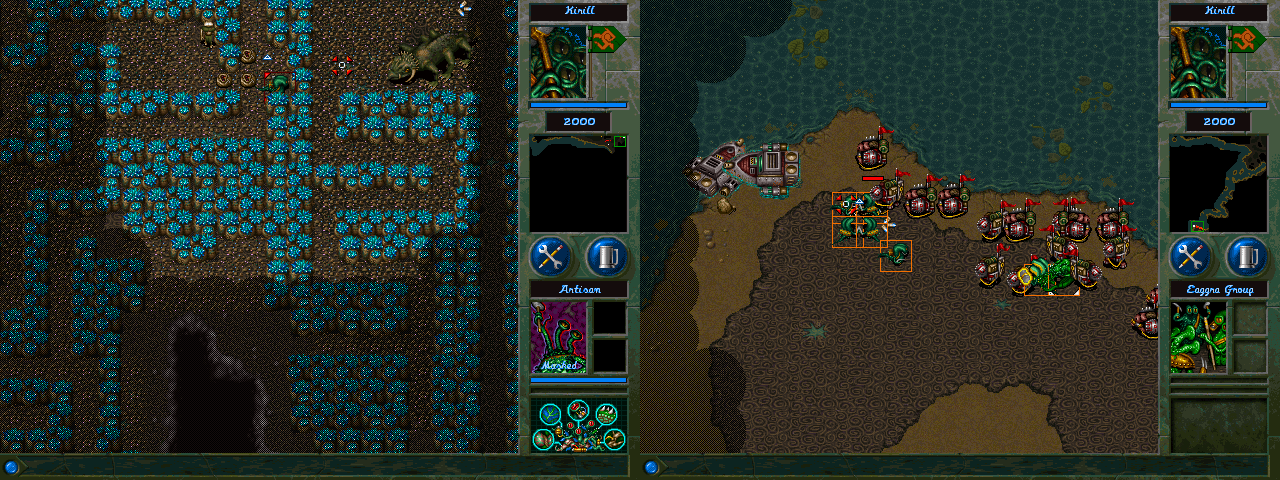This screenshot has height=480, width=1280.
Task: Select the Kirill leader portrait beside the coastal view
Action: (x=1199, y=62)
